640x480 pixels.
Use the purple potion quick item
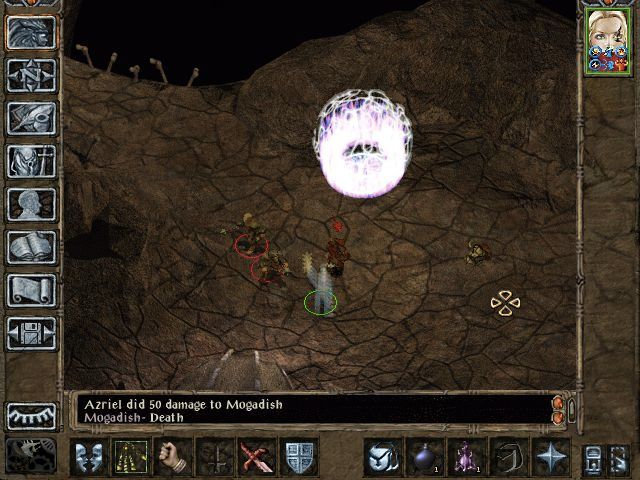tap(465, 456)
